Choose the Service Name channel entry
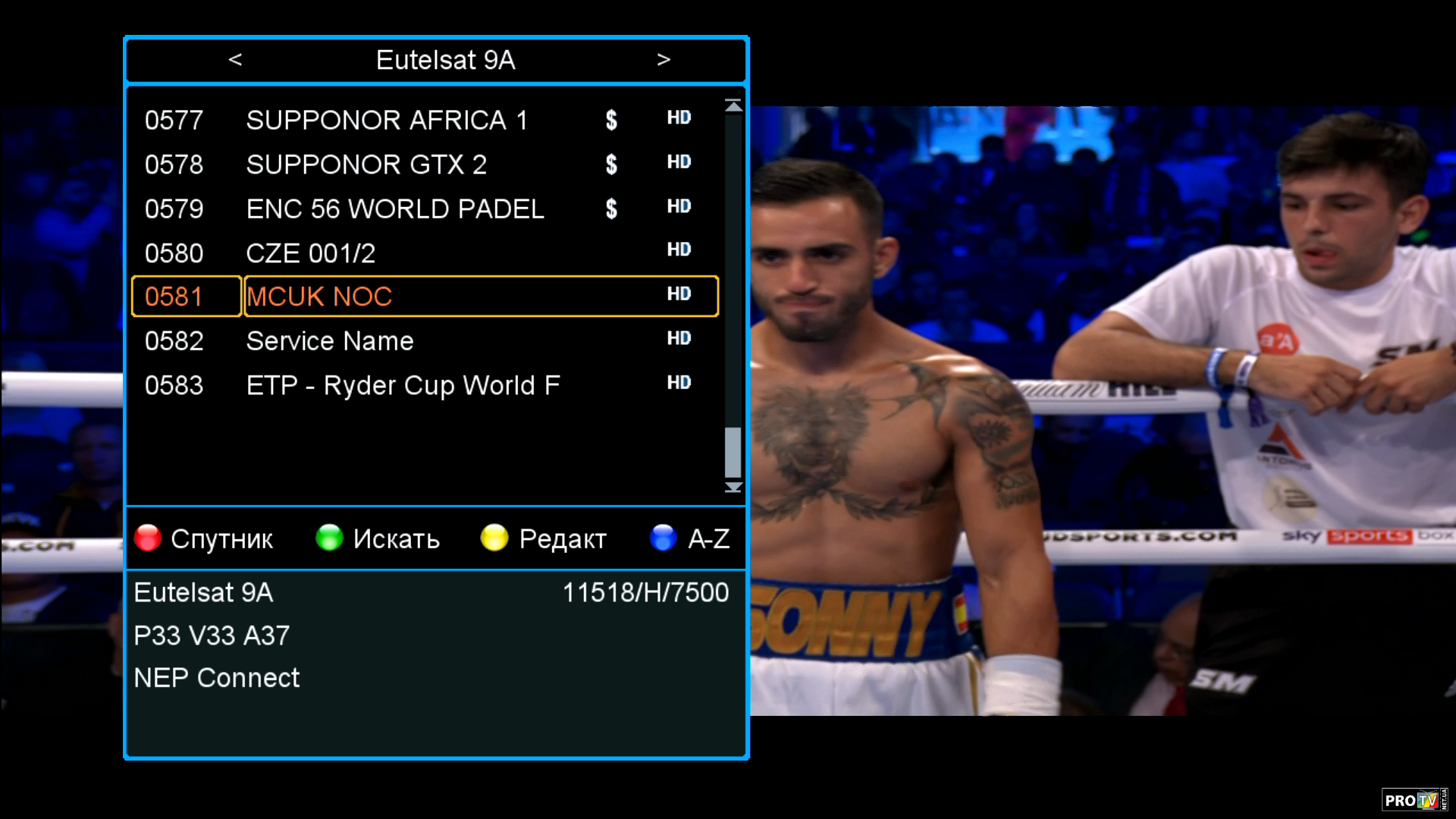The image size is (1456, 819). pos(330,341)
